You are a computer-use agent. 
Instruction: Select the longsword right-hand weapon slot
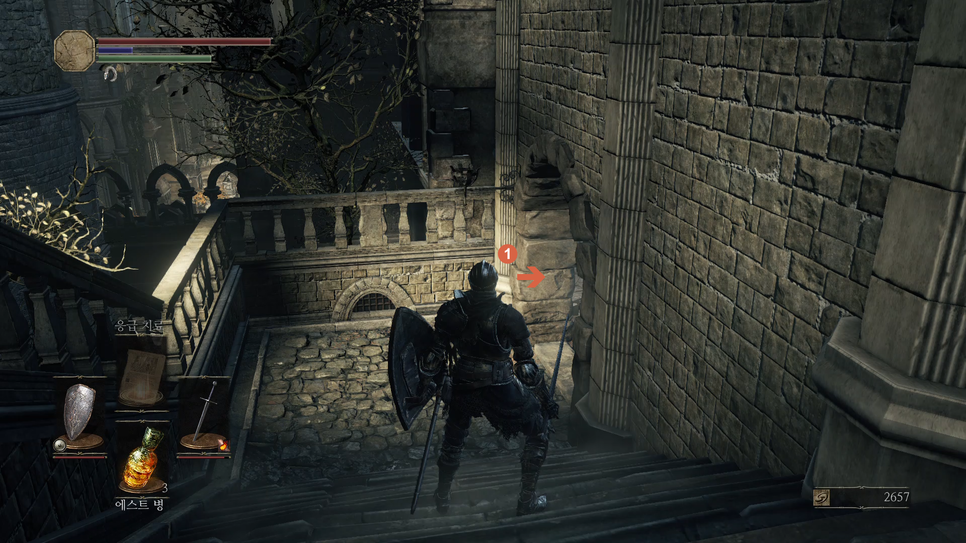(204, 414)
